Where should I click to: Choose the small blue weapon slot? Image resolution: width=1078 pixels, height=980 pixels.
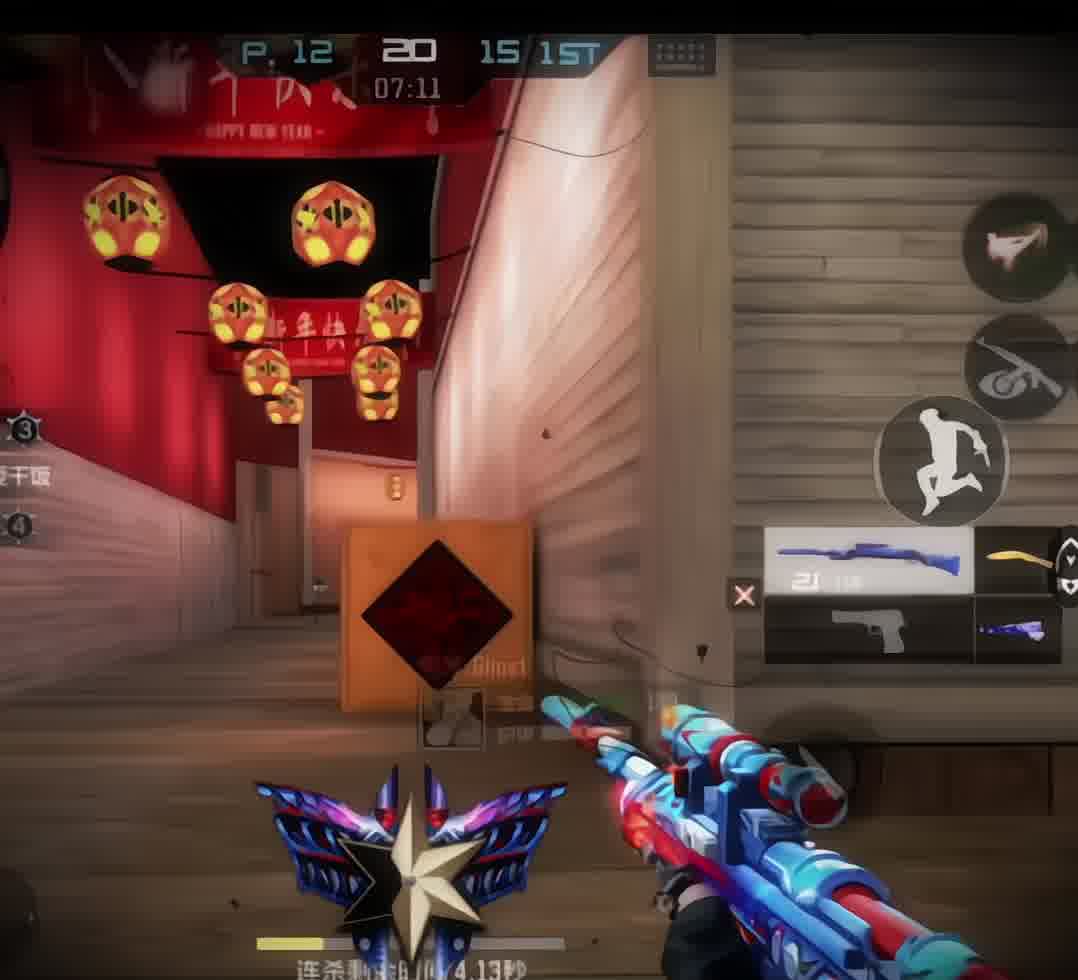click(1016, 630)
